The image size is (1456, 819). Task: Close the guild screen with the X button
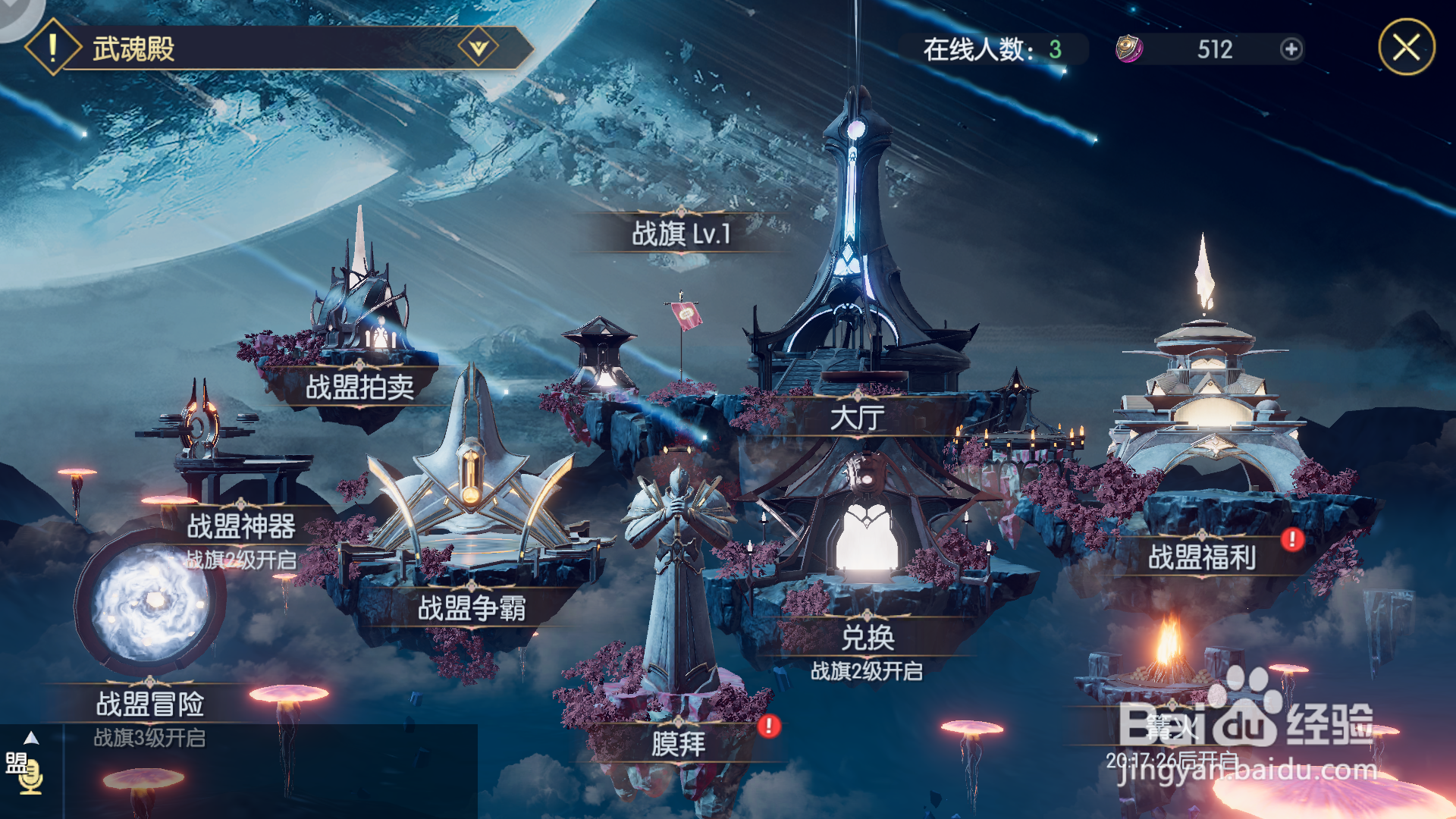[1406, 48]
